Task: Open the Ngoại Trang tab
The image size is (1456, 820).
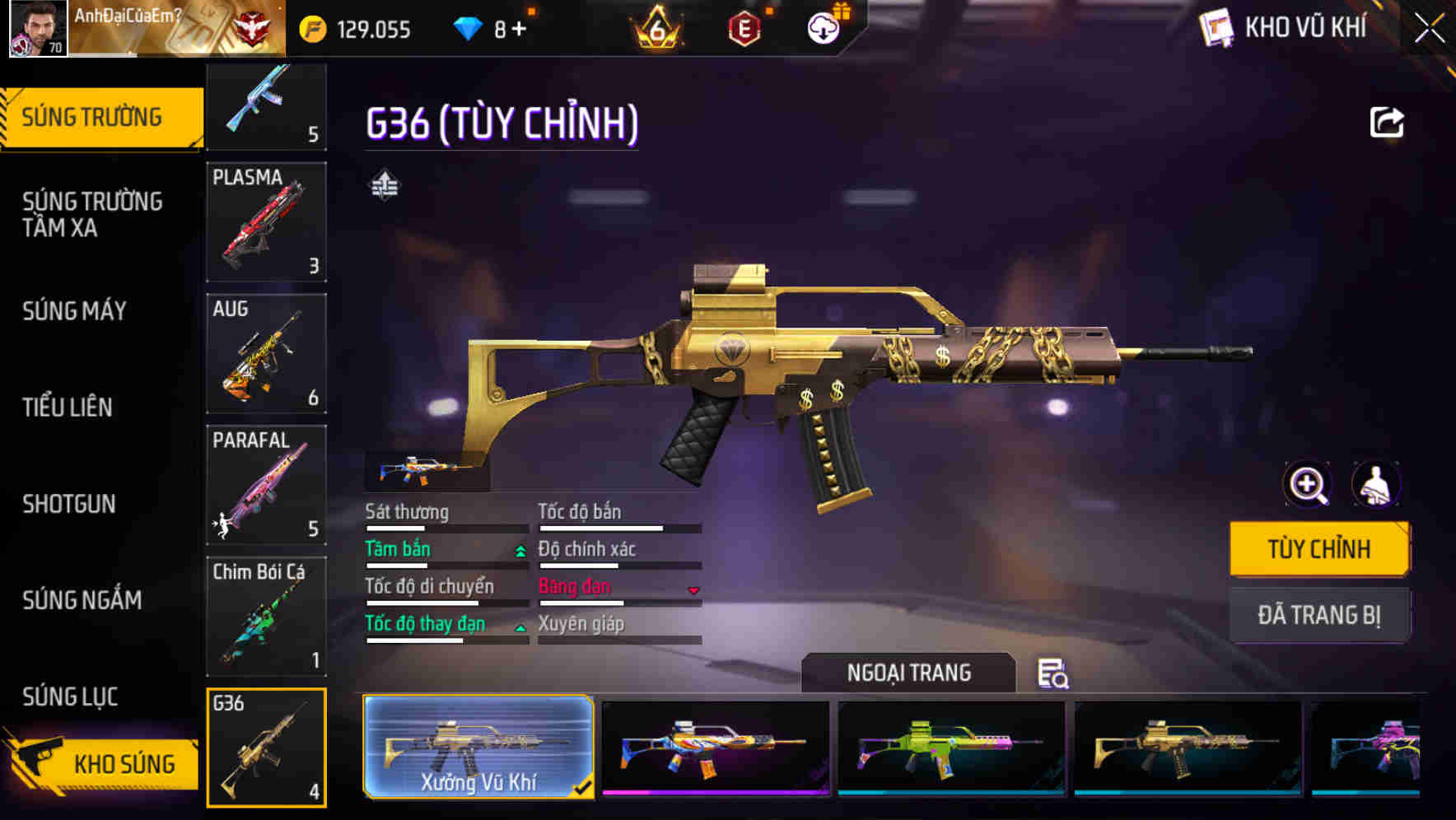Action: 908,673
